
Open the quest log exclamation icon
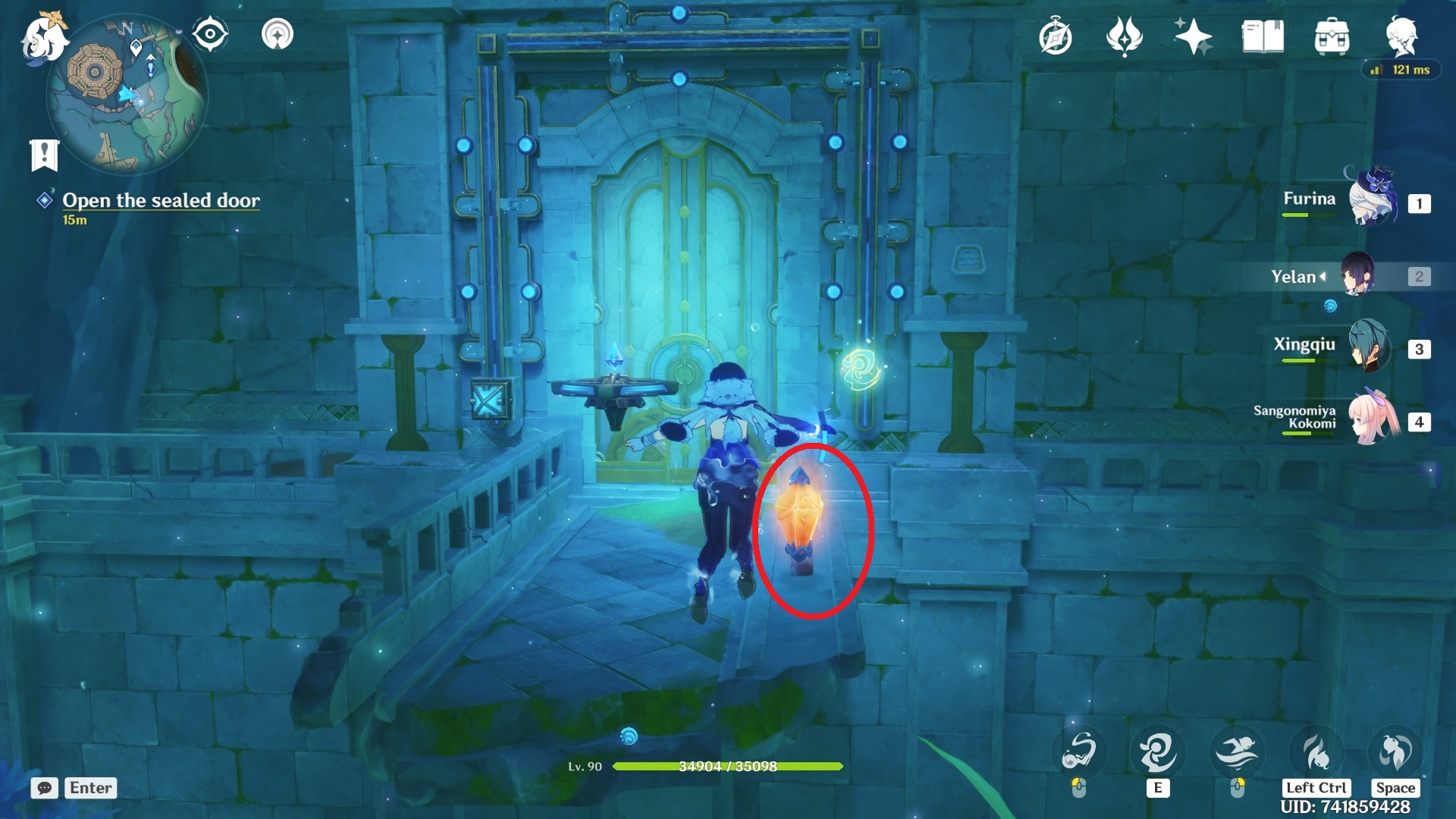point(44,155)
